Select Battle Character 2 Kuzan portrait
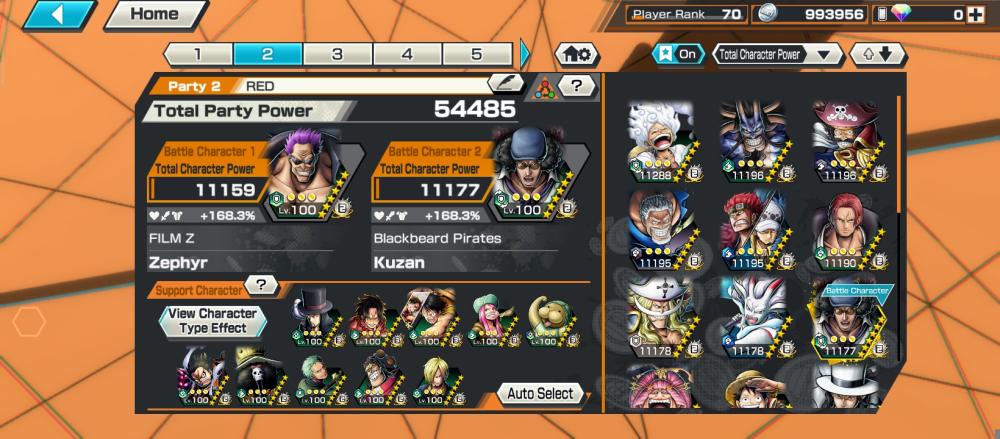 point(530,170)
